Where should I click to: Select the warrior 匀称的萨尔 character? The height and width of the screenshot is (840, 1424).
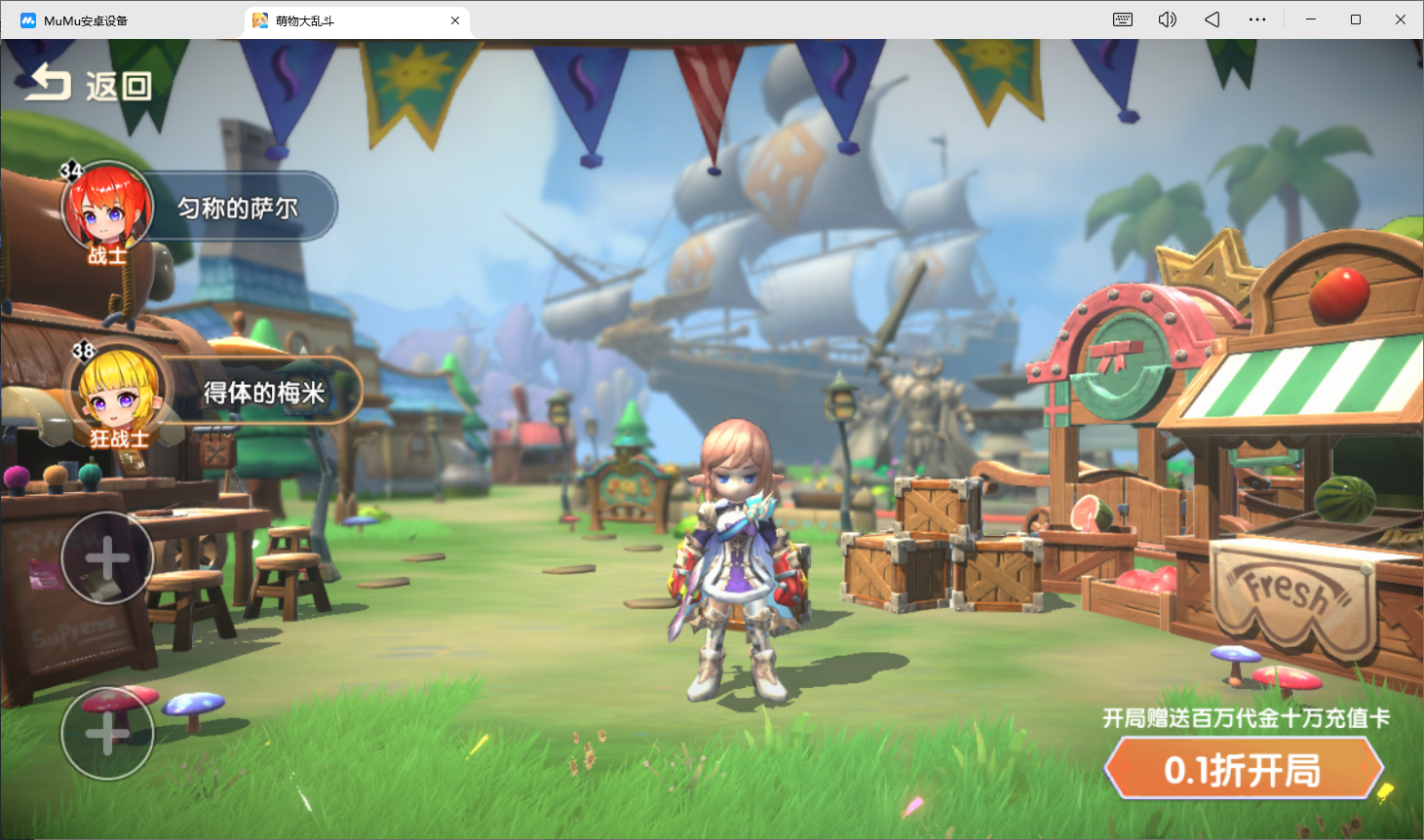point(200,208)
